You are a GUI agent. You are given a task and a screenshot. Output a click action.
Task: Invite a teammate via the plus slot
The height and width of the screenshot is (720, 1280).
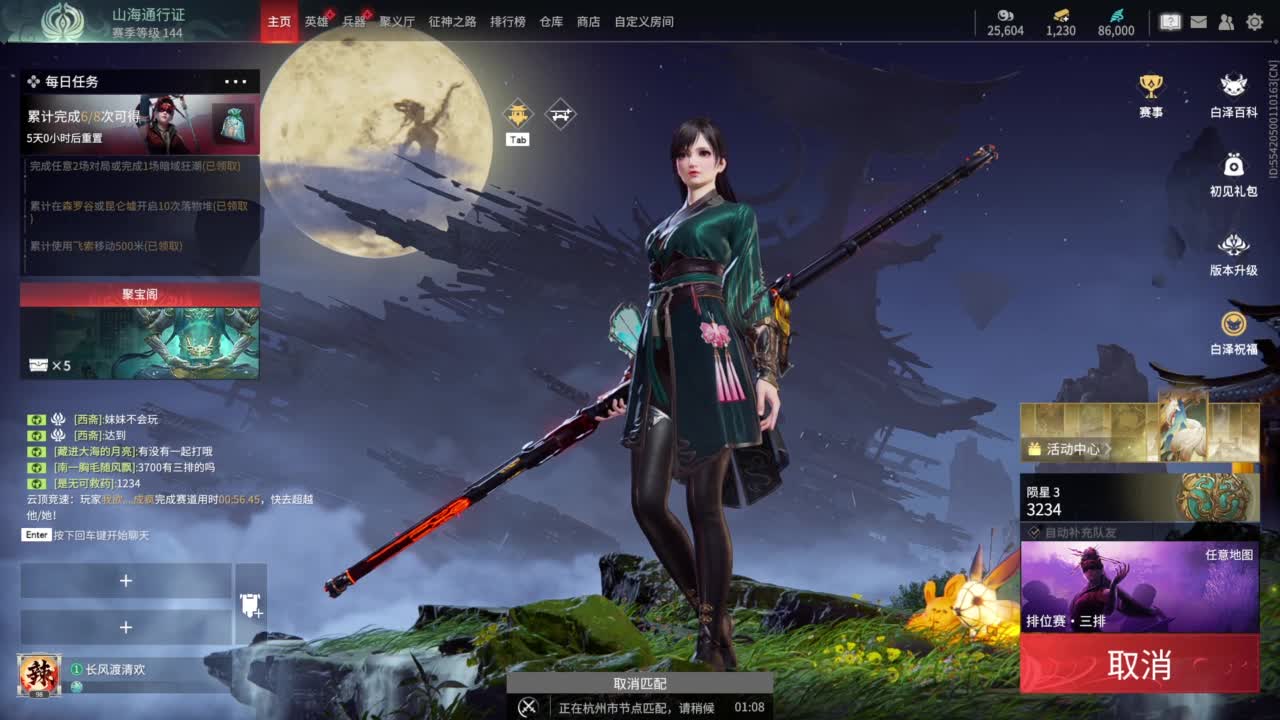tap(126, 580)
